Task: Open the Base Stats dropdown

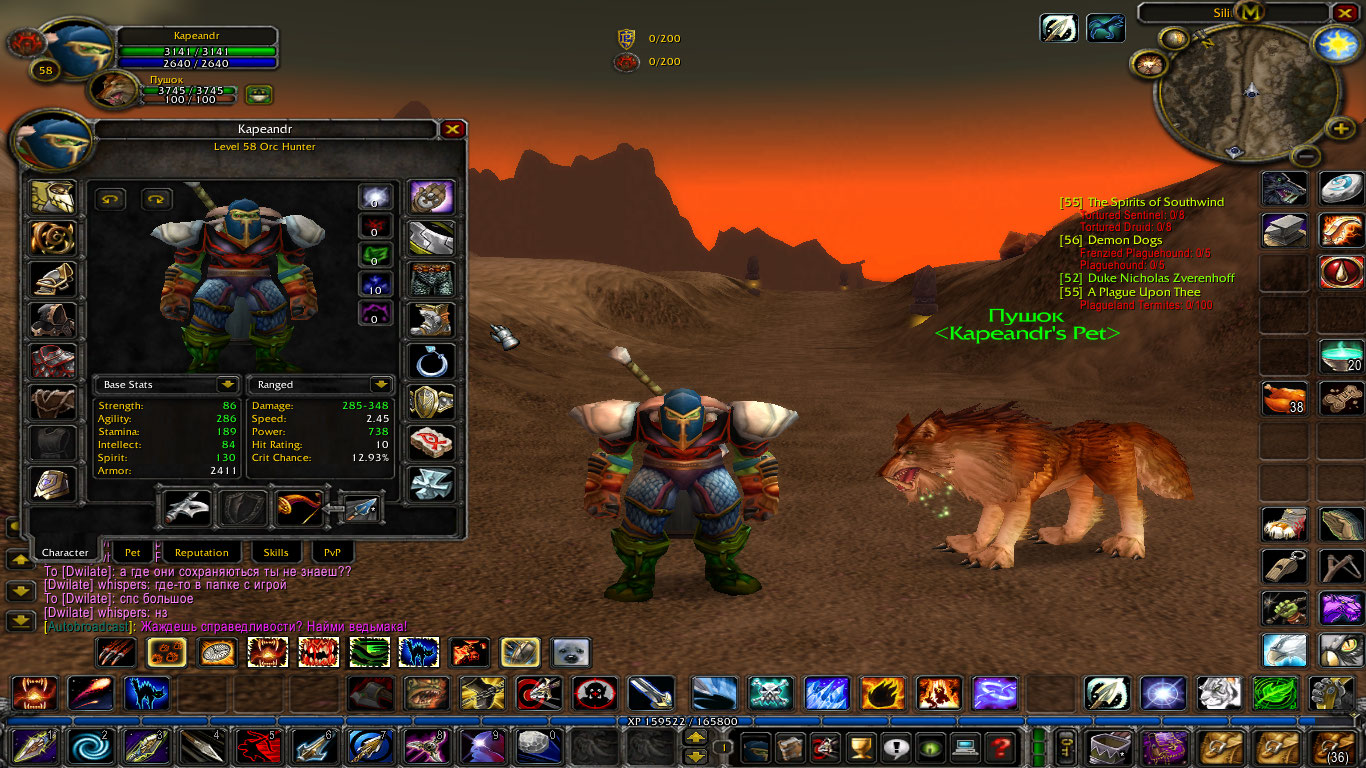Action: pos(228,385)
